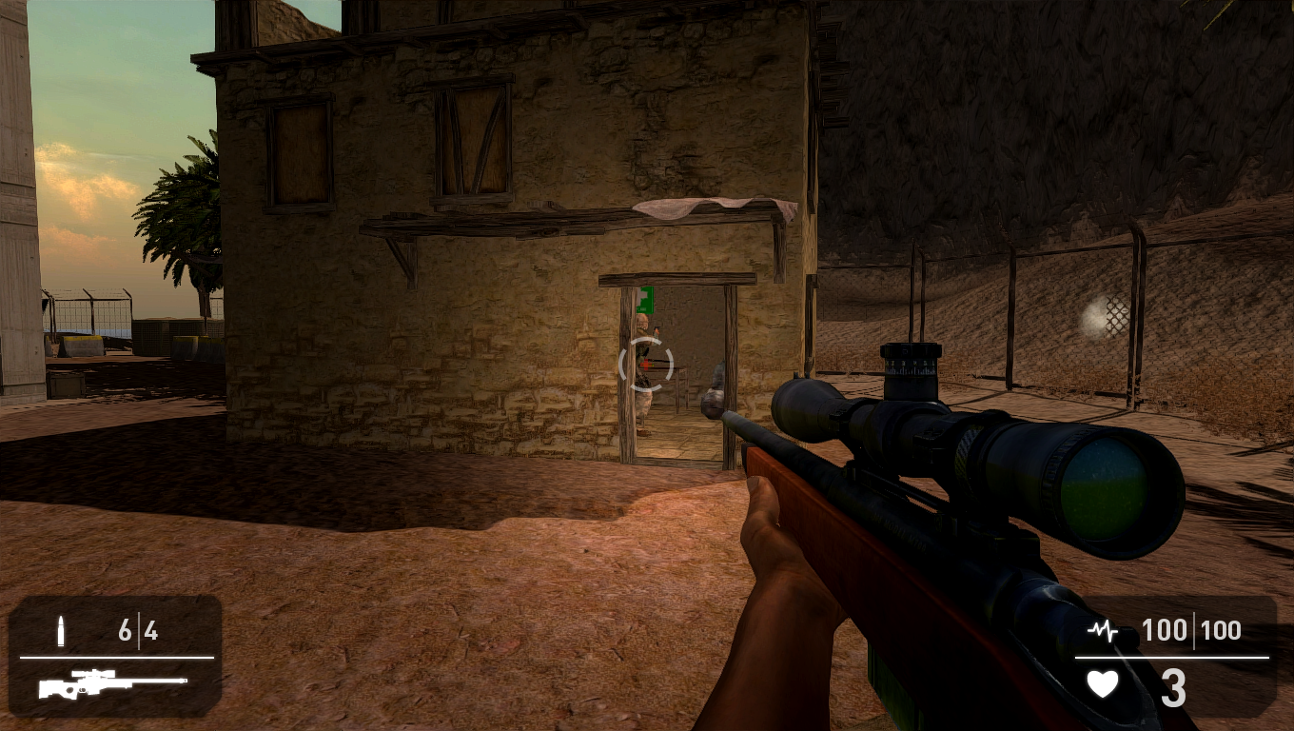1294x731 pixels.
Task: Click the green medkit sign inside the doorway
Action: click(645, 300)
